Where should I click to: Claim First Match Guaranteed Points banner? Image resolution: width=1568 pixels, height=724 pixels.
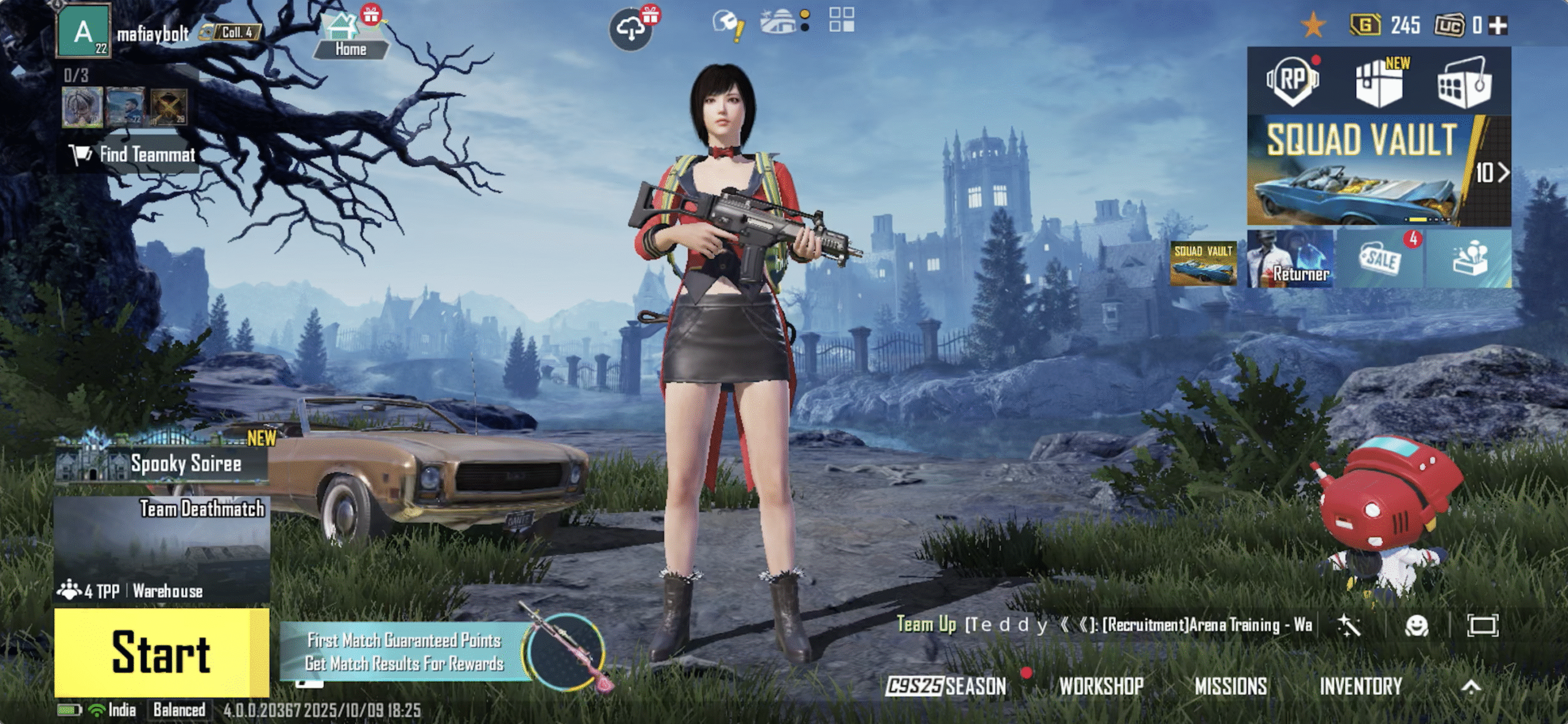404,652
